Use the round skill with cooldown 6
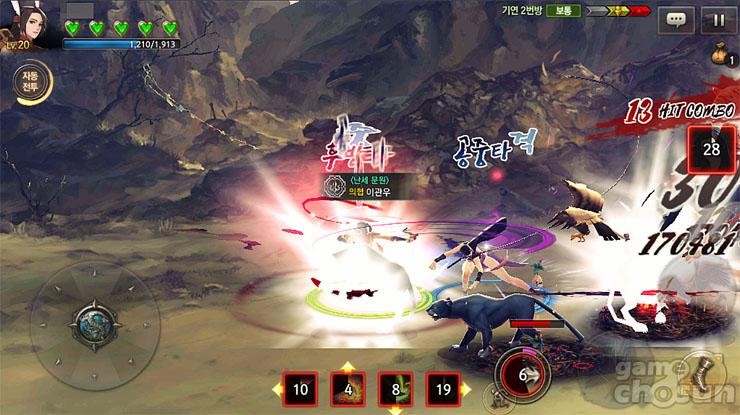This screenshot has width=740, height=415. click(521, 376)
